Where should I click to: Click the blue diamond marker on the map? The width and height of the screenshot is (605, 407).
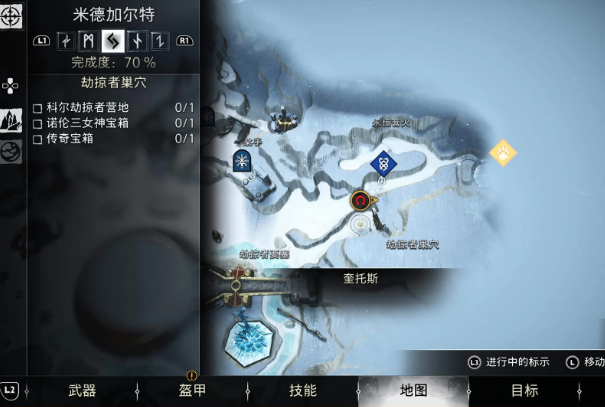coord(381,163)
